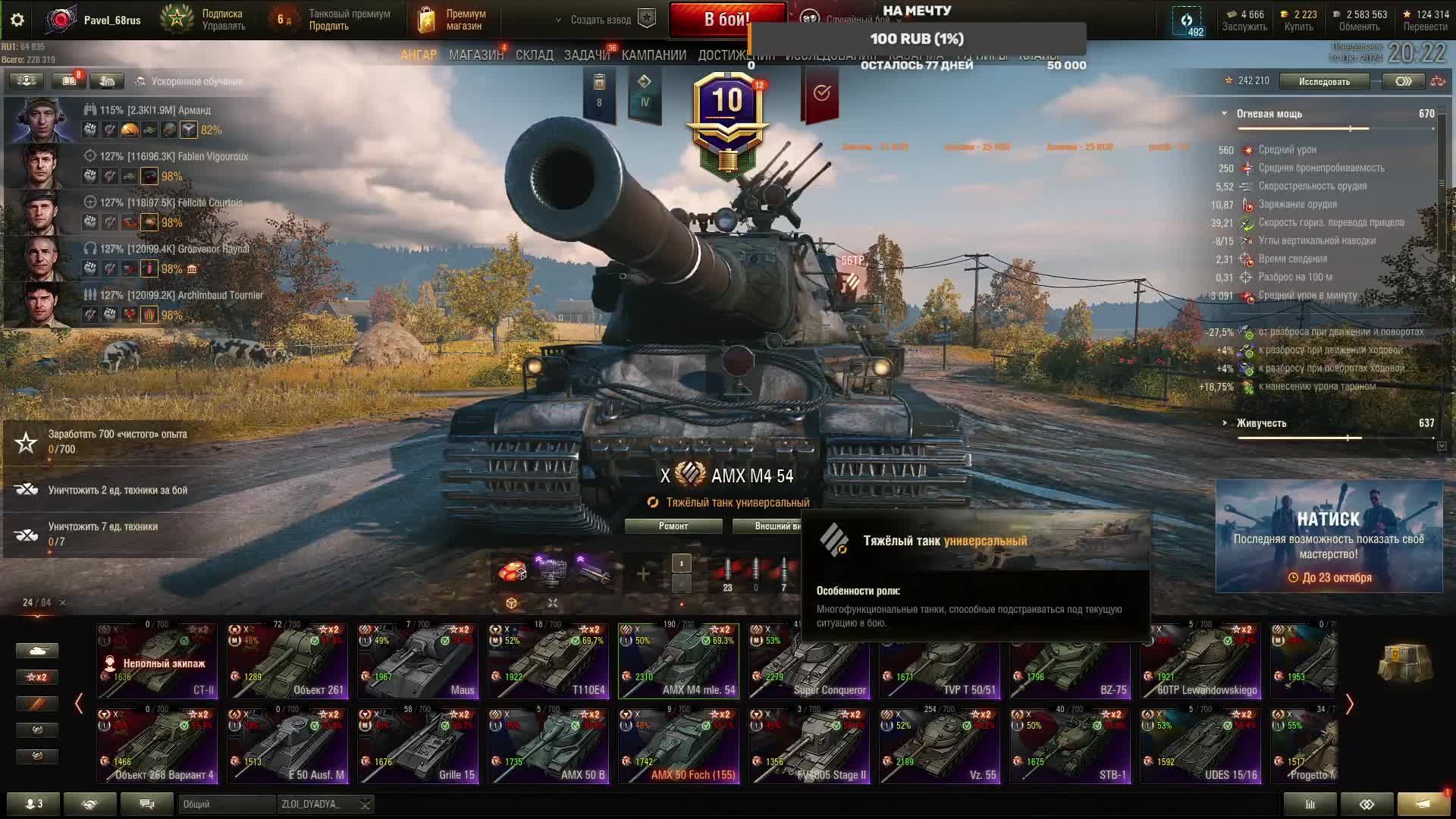
Task: Open the Общий chat channel tab
Action: coord(224,804)
